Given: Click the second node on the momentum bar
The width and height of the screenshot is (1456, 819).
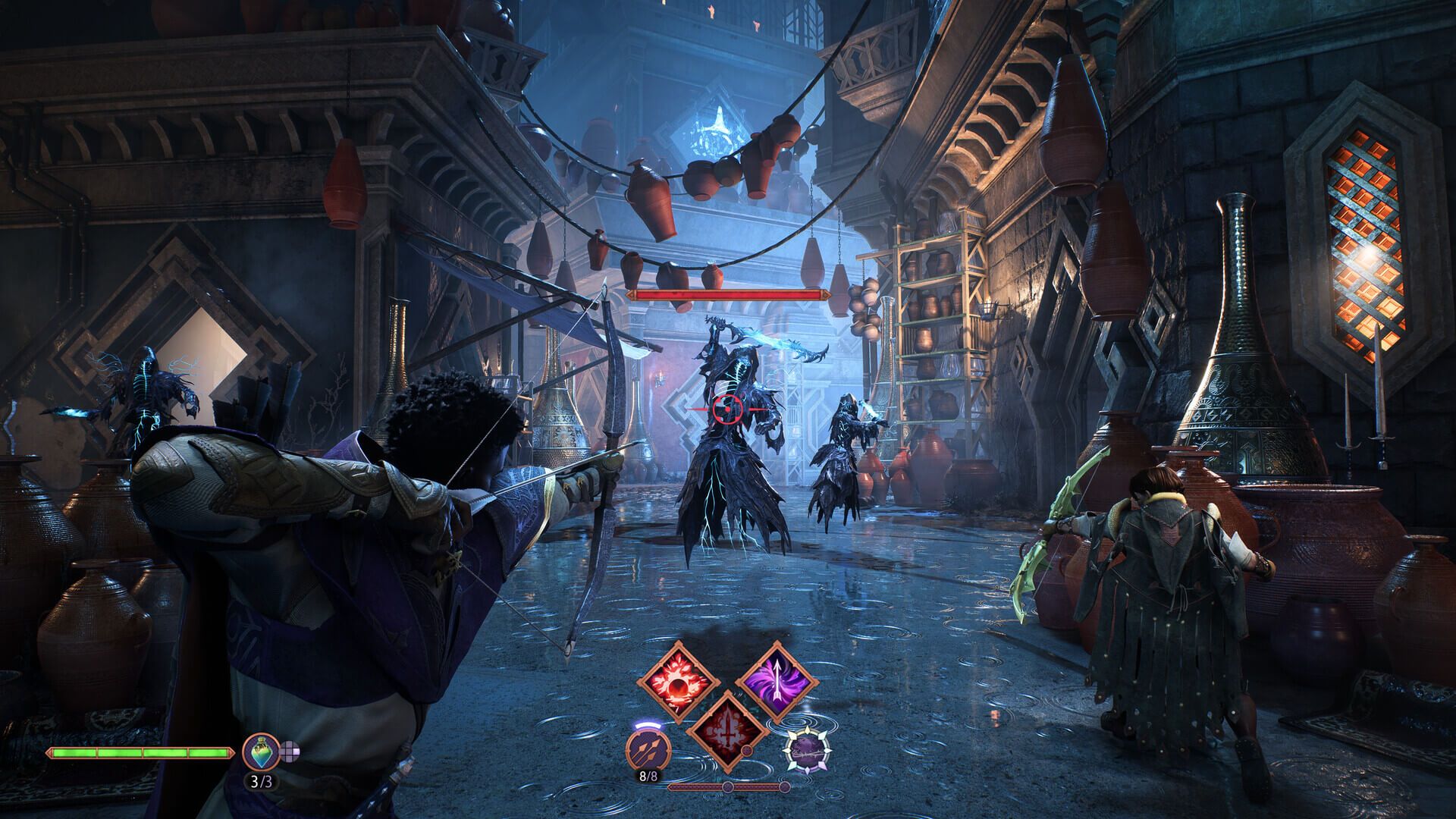Looking at the screenshot, I should [784, 786].
